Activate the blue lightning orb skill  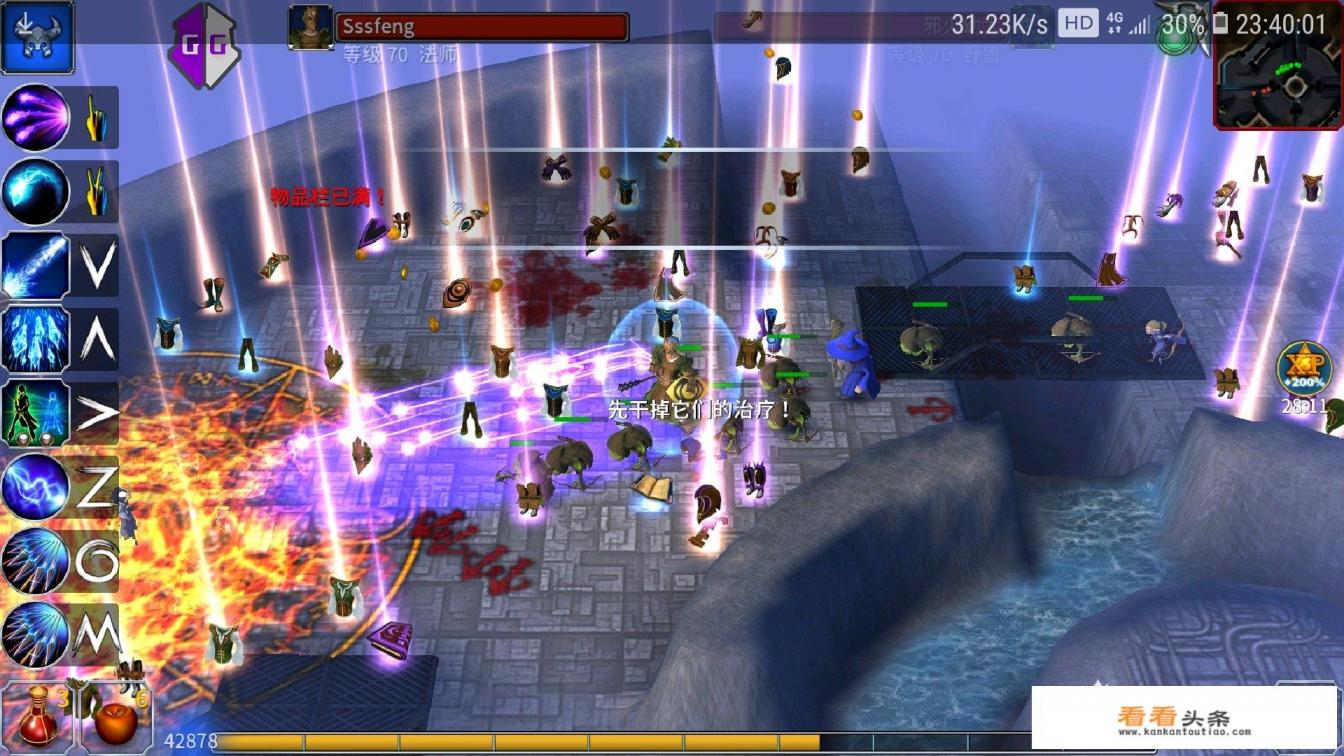coord(36,191)
